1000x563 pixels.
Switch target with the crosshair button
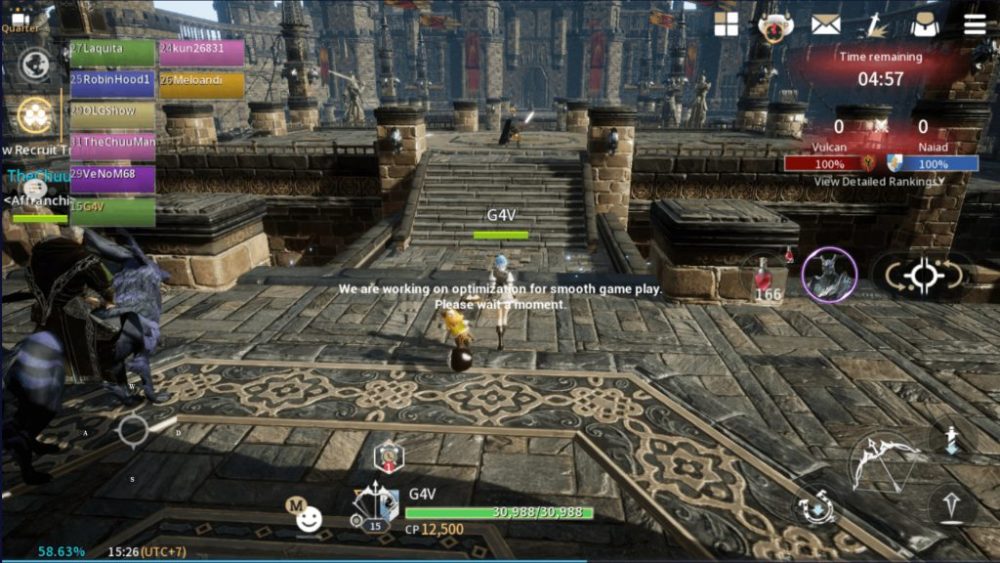click(922, 273)
